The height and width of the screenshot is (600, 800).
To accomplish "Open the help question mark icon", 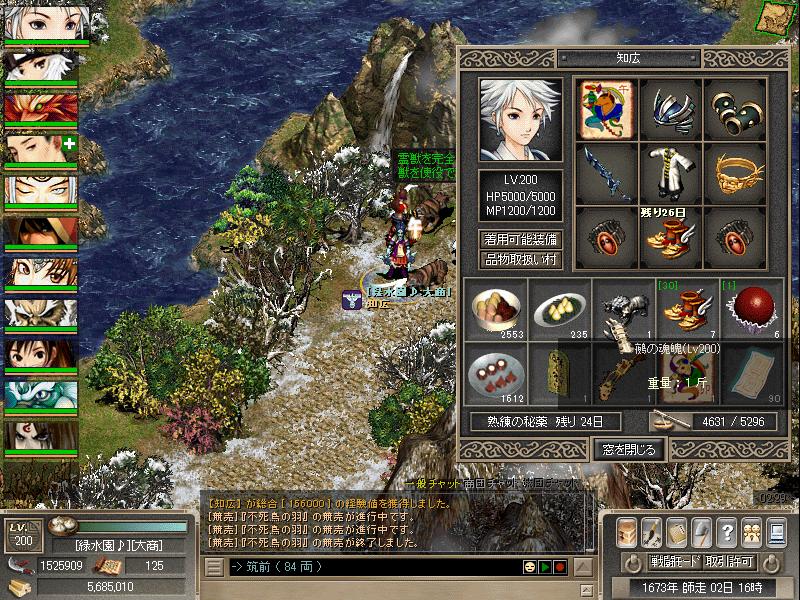I will pos(727,530).
